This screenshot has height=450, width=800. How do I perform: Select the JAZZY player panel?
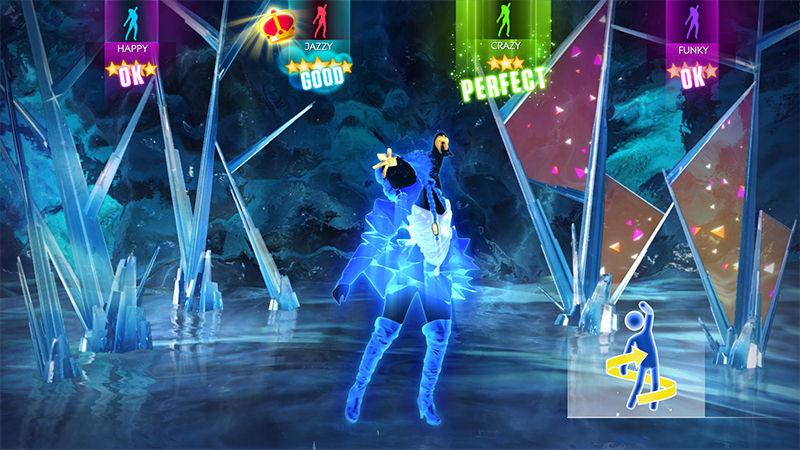tap(319, 30)
